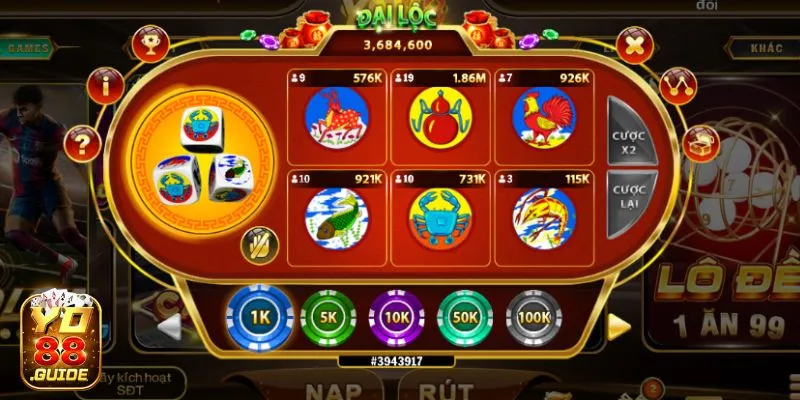Screen dimensions: 800x400
Task: Select the gray 100K chip
Action: click(534, 318)
